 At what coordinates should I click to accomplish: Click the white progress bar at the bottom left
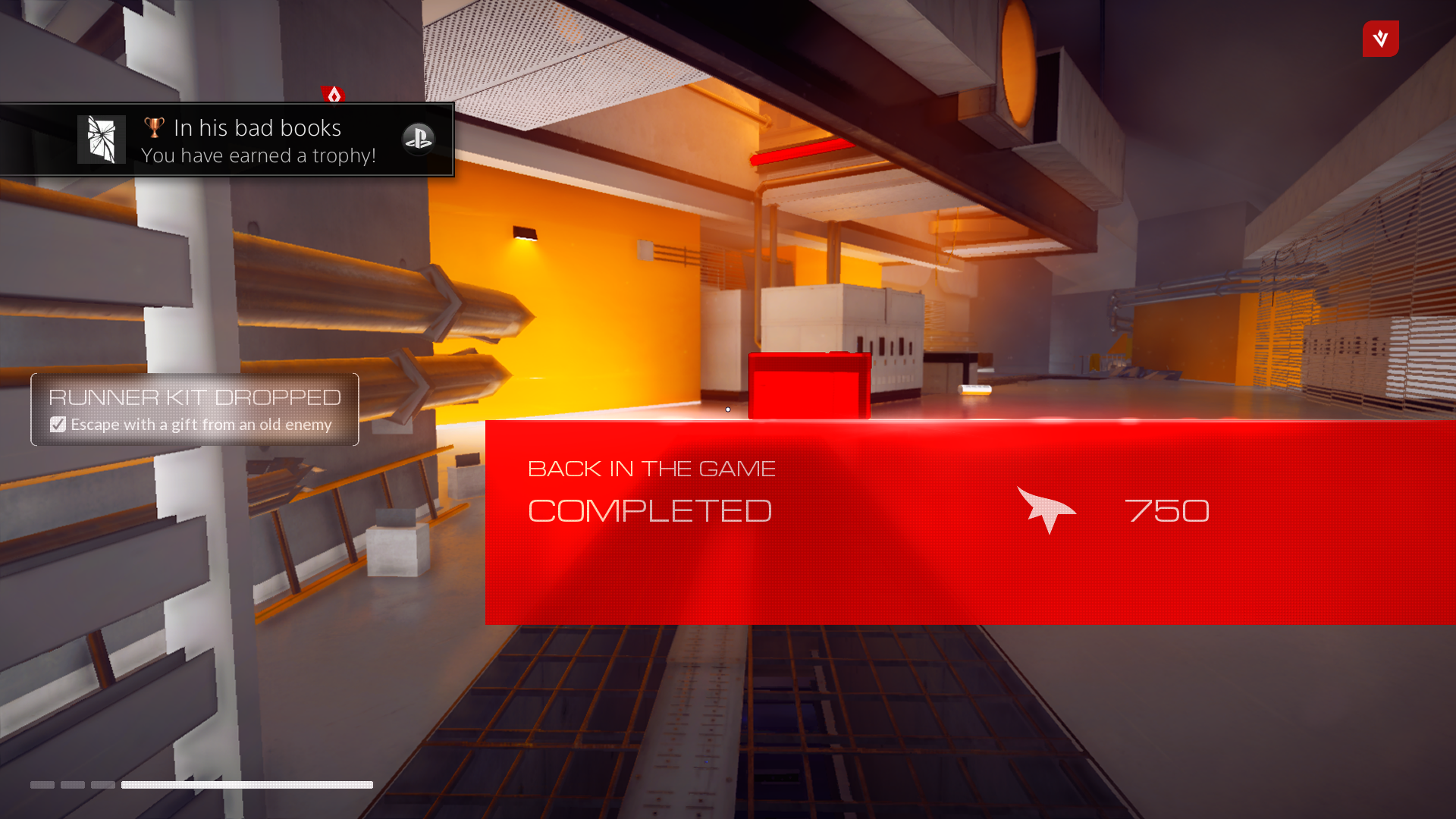pos(246,785)
